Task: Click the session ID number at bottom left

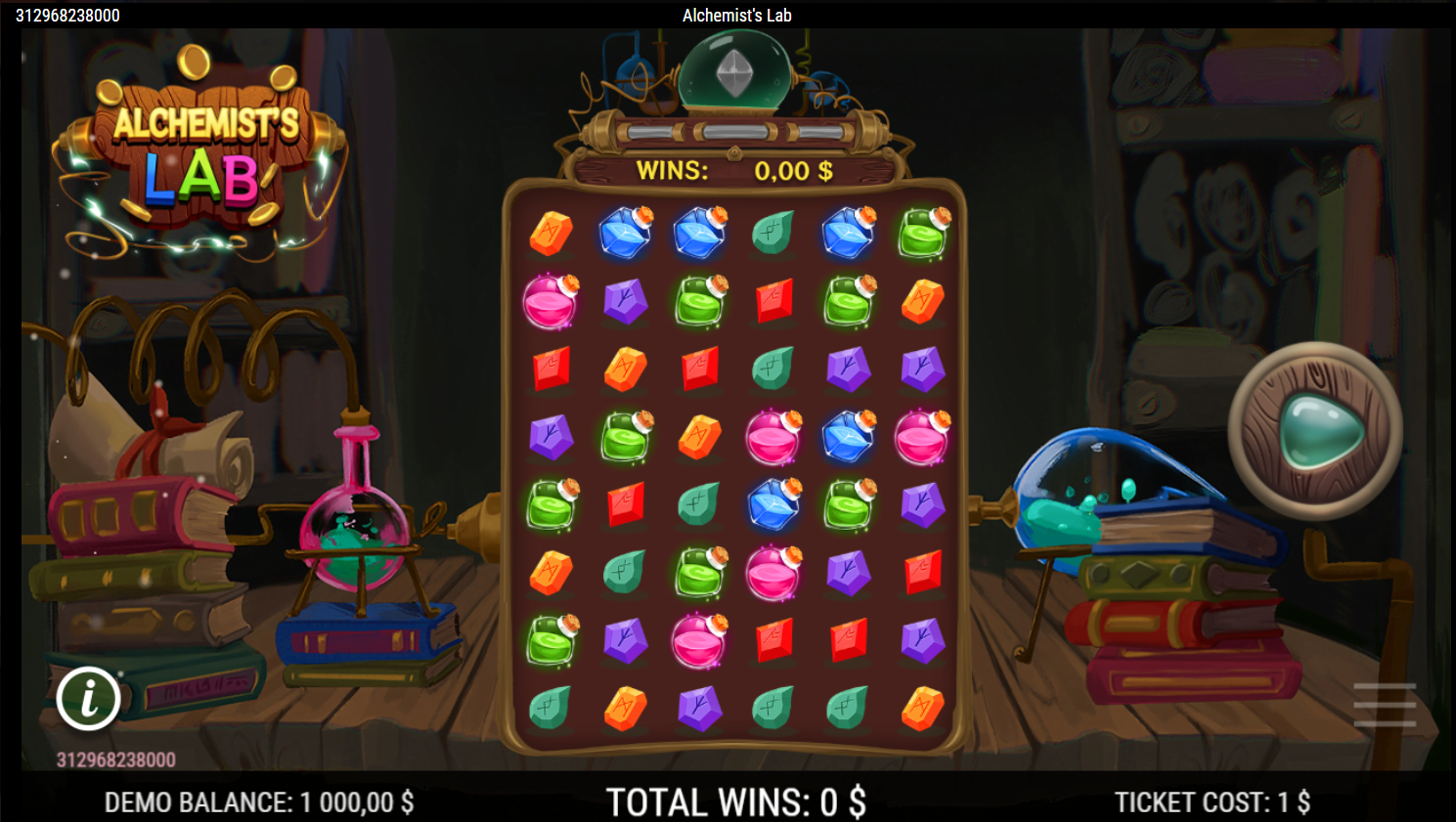Action: tap(117, 758)
